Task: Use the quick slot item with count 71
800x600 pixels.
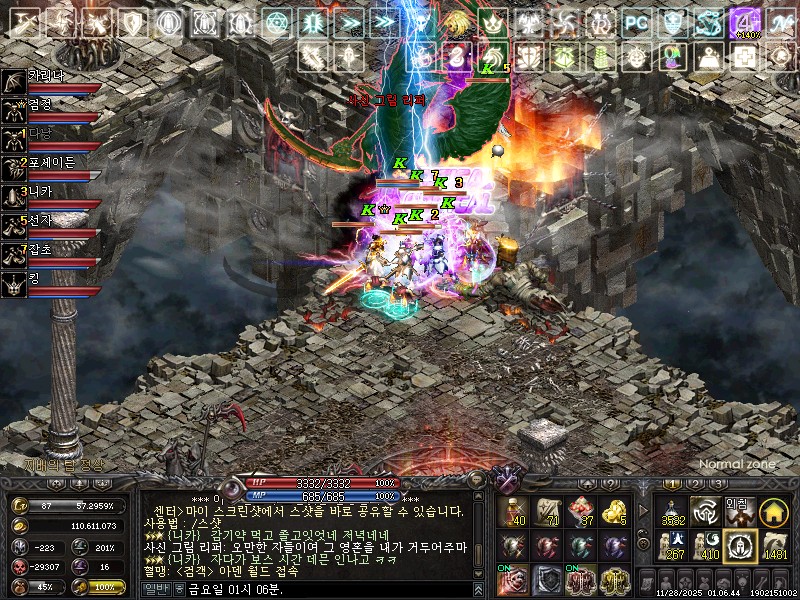Action: click(548, 511)
